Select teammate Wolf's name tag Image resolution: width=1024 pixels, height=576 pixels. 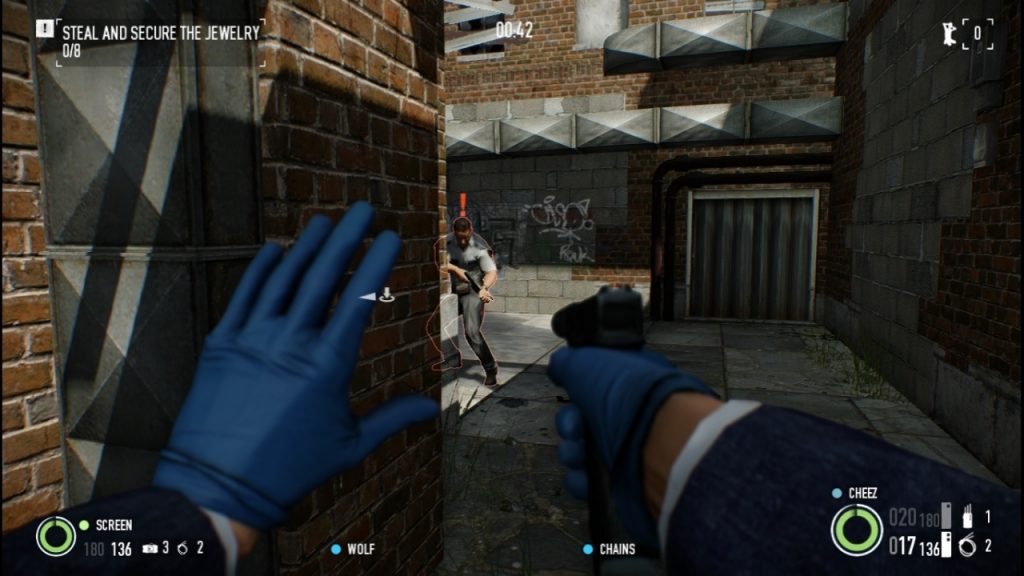tap(360, 549)
